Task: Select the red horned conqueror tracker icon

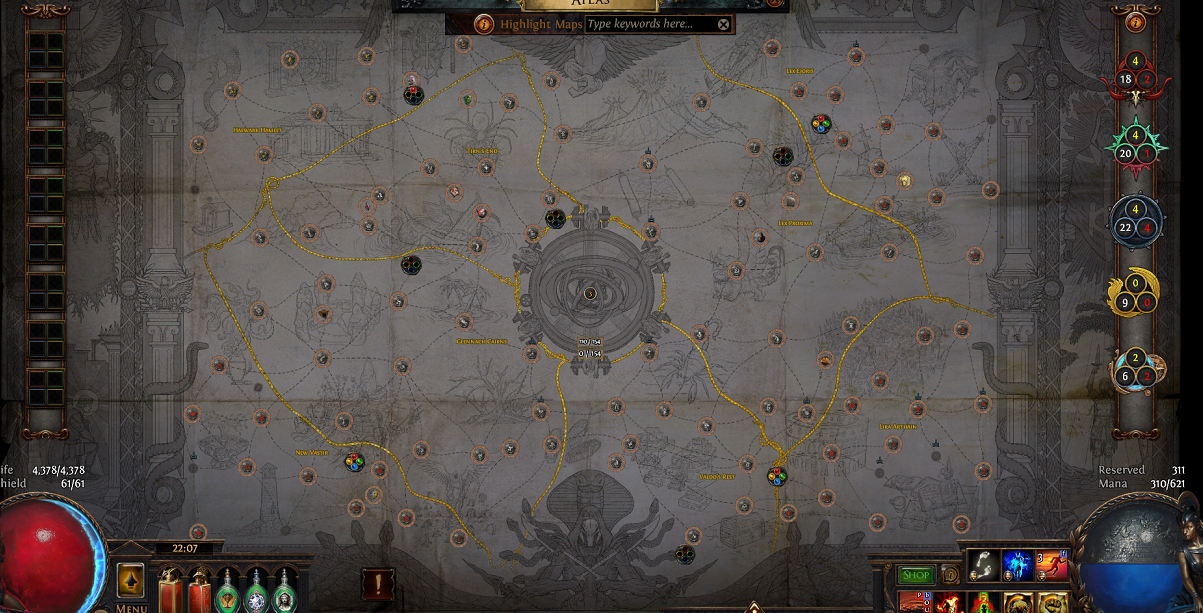Action: tap(1135, 80)
